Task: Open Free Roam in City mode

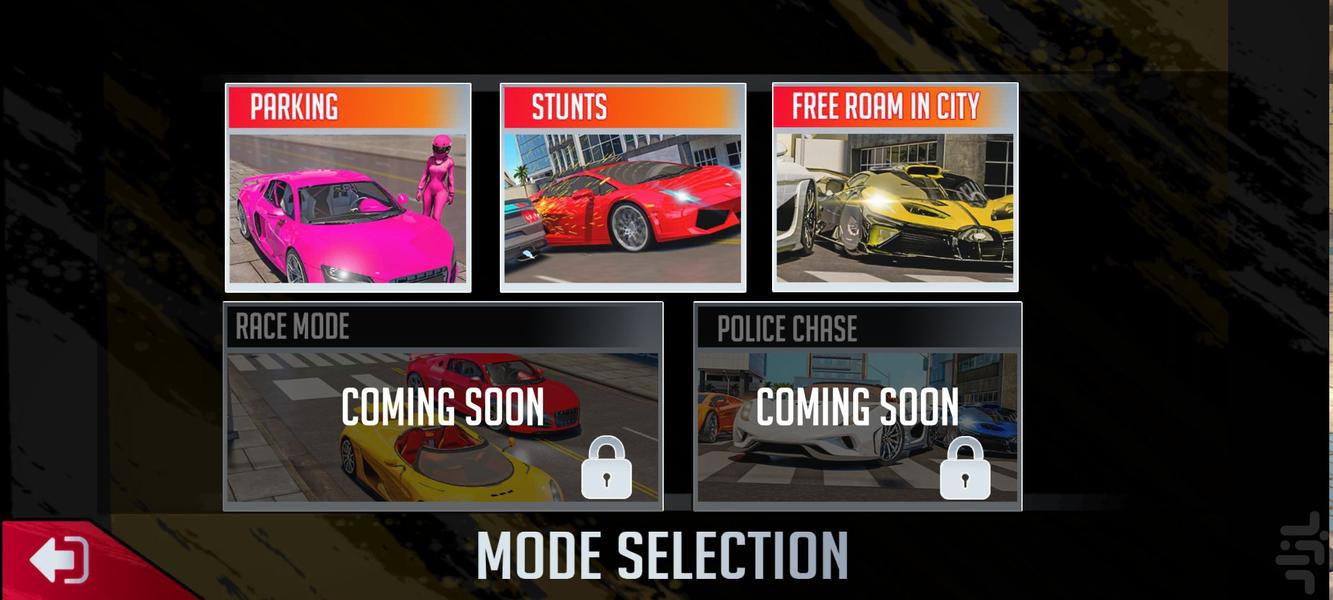Action: [x=895, y=188]
